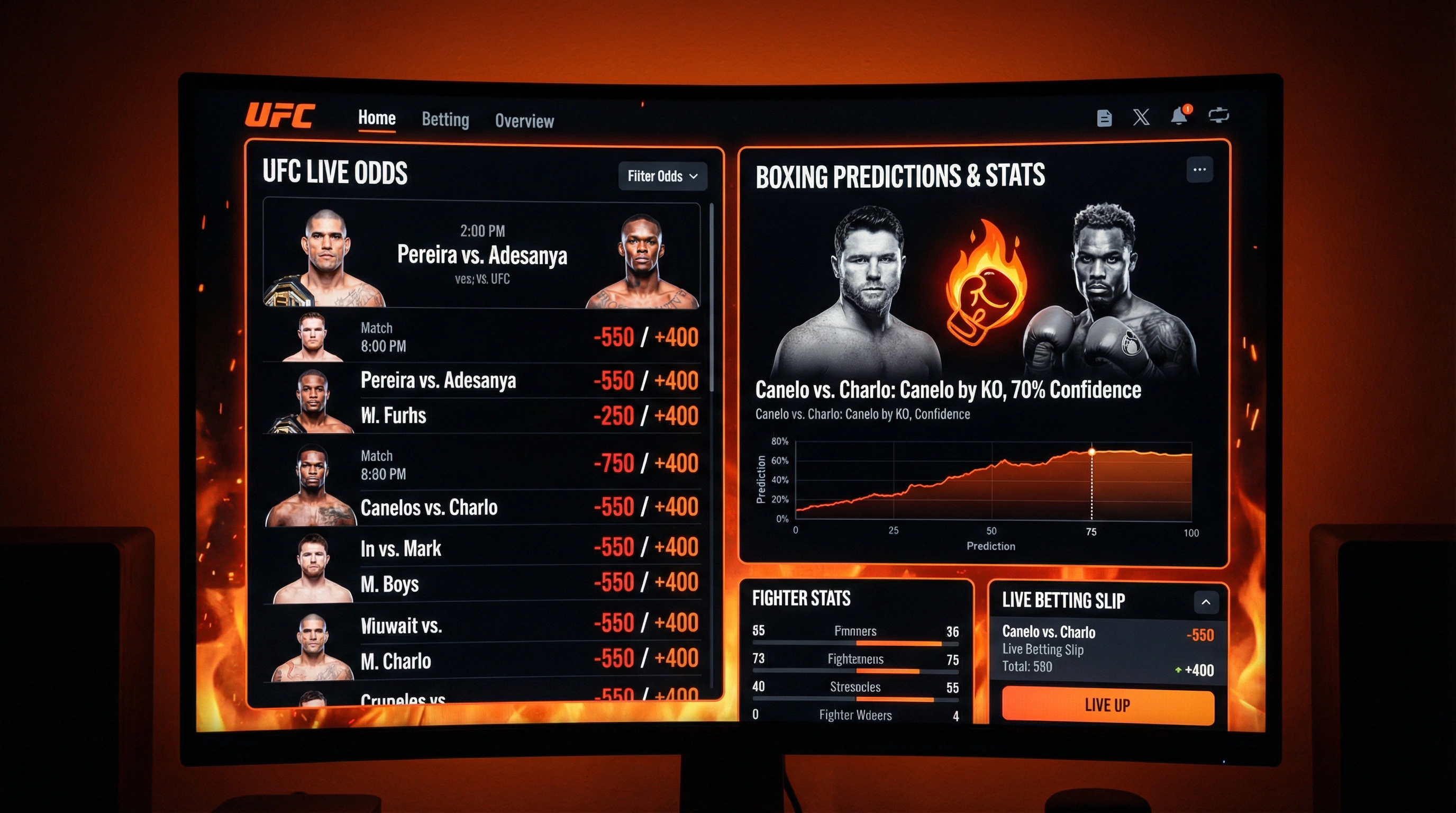This screenshot has width=1456, height=813.
Task: Open the Filter Odds dropdown
Action: [662, 176]
